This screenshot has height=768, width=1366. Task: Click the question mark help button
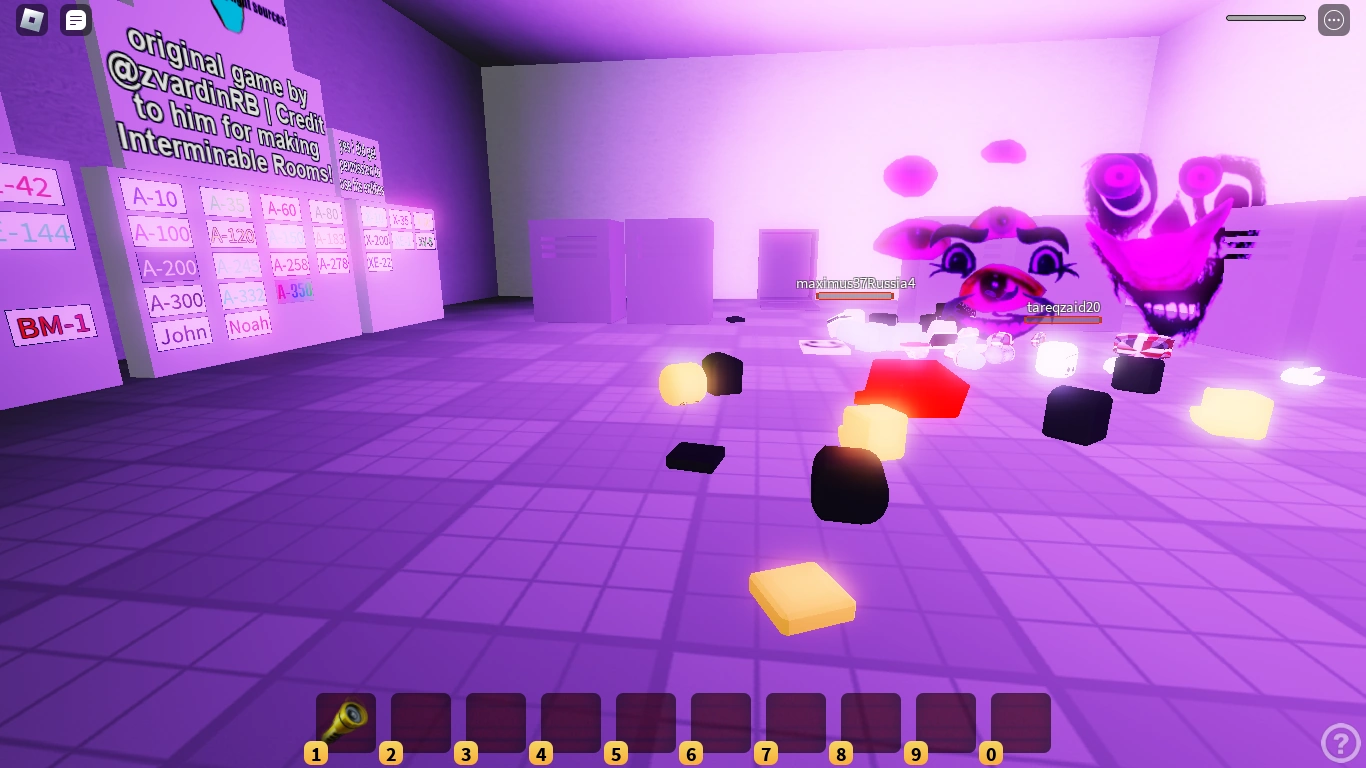(x=1341, y=742)
